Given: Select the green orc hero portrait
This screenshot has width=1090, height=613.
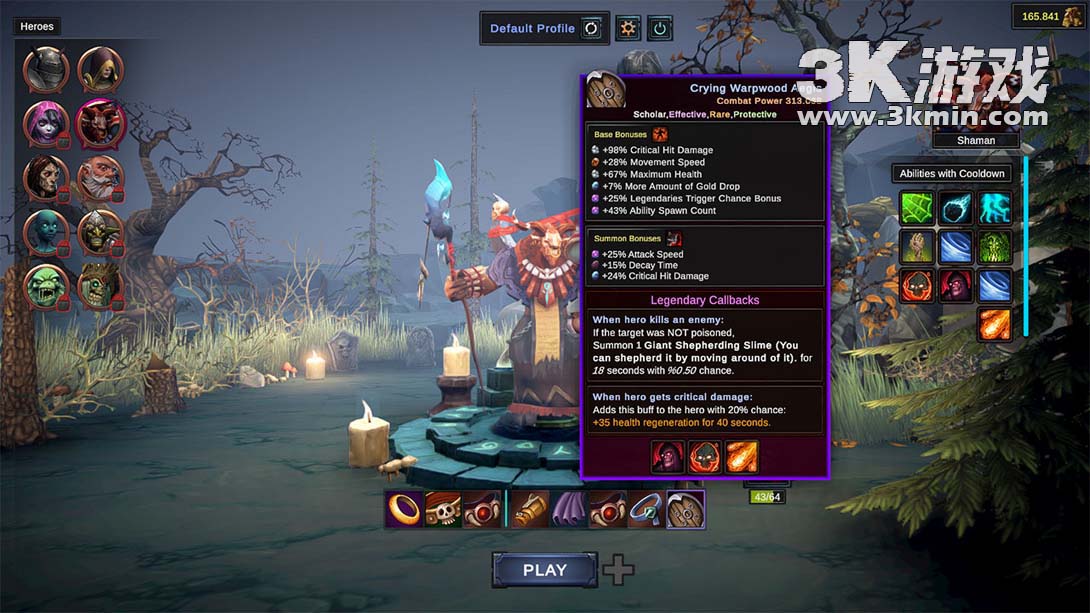Looking at the screenshot, I should click(x=46, y=286).
